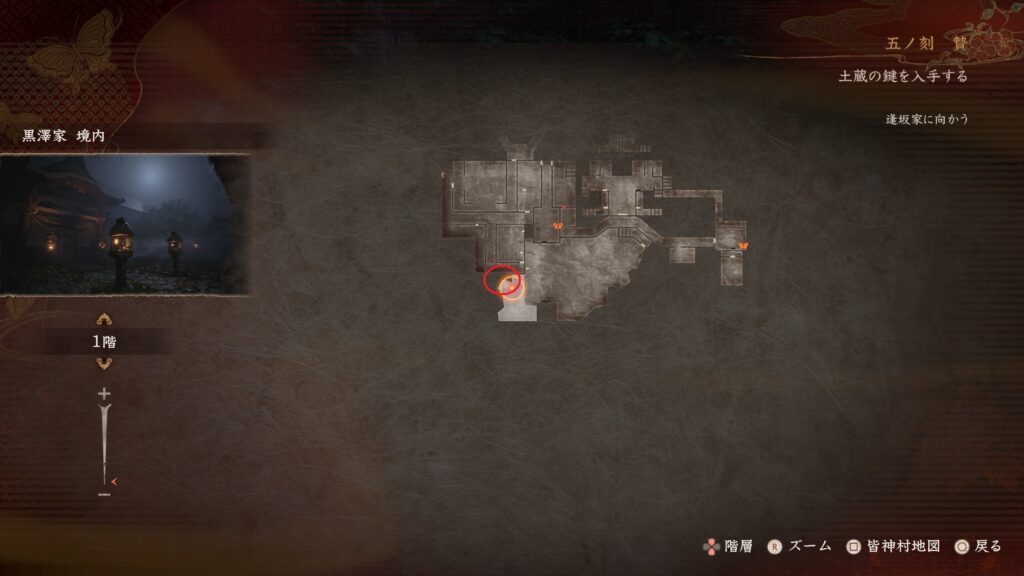The width and height of the screenshot is (1024, 576).
Task: Zoom in with the plus sign
Action: click(x=103, y=394)
